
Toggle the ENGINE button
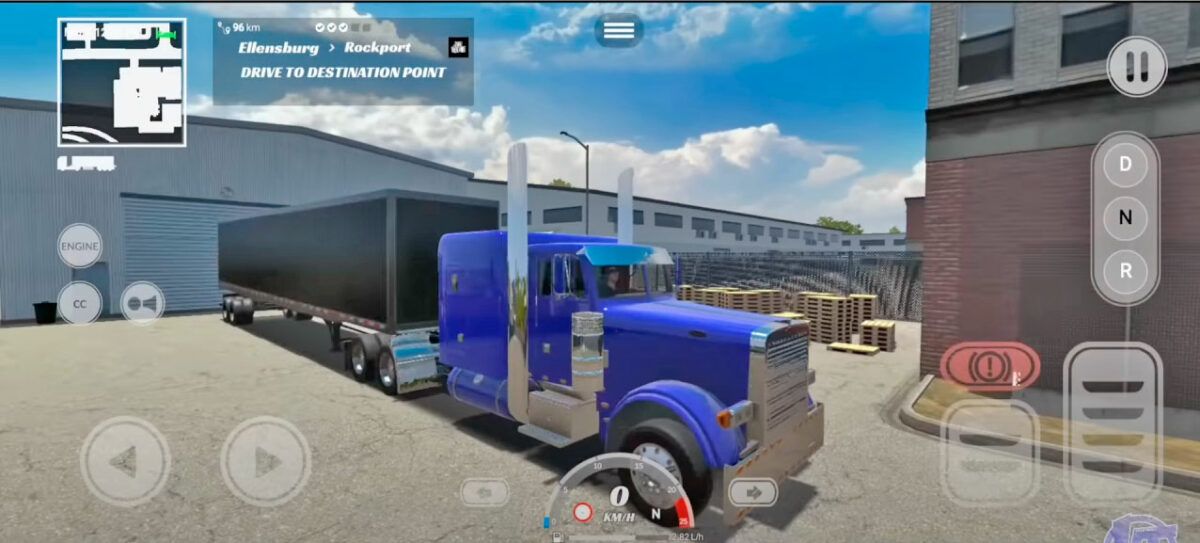coord(79,246)
